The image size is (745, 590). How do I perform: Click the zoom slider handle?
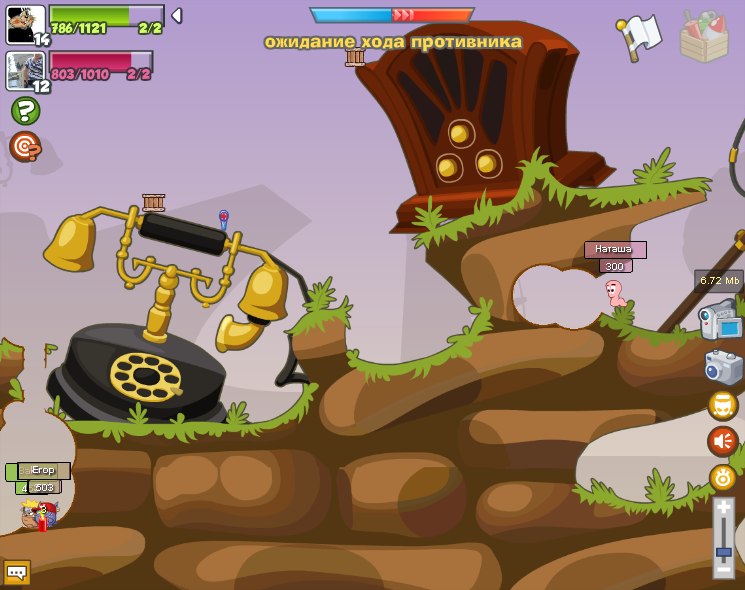(723, 551)
